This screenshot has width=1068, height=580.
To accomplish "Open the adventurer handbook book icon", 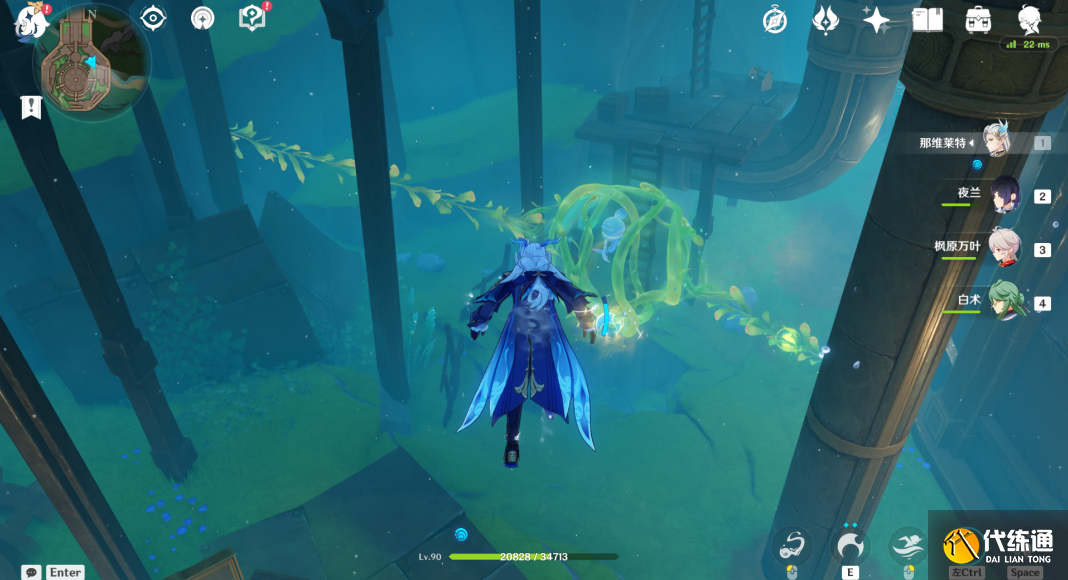I will [x=928, y=20].
